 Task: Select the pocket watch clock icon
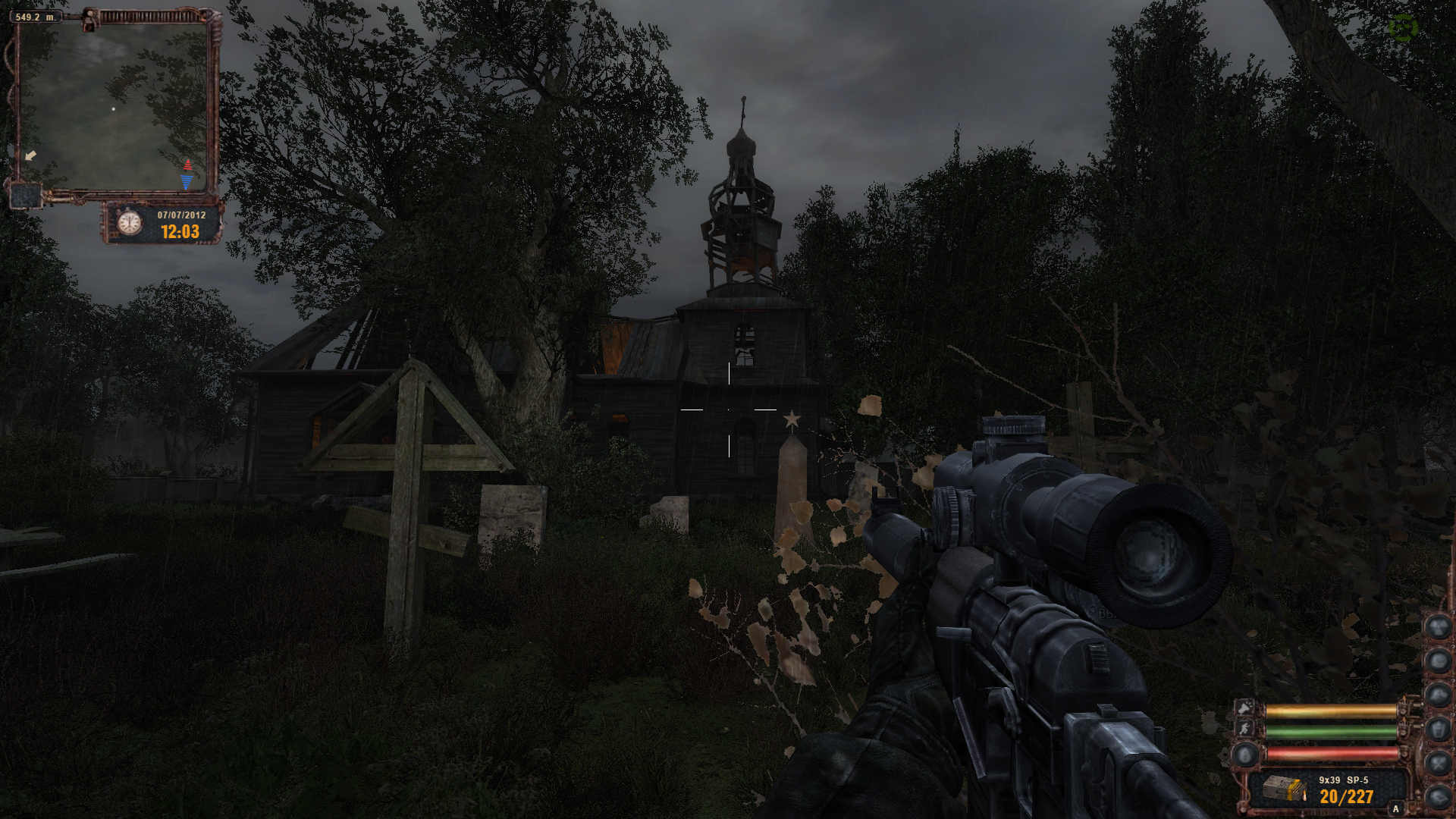(x=130, y=222)
